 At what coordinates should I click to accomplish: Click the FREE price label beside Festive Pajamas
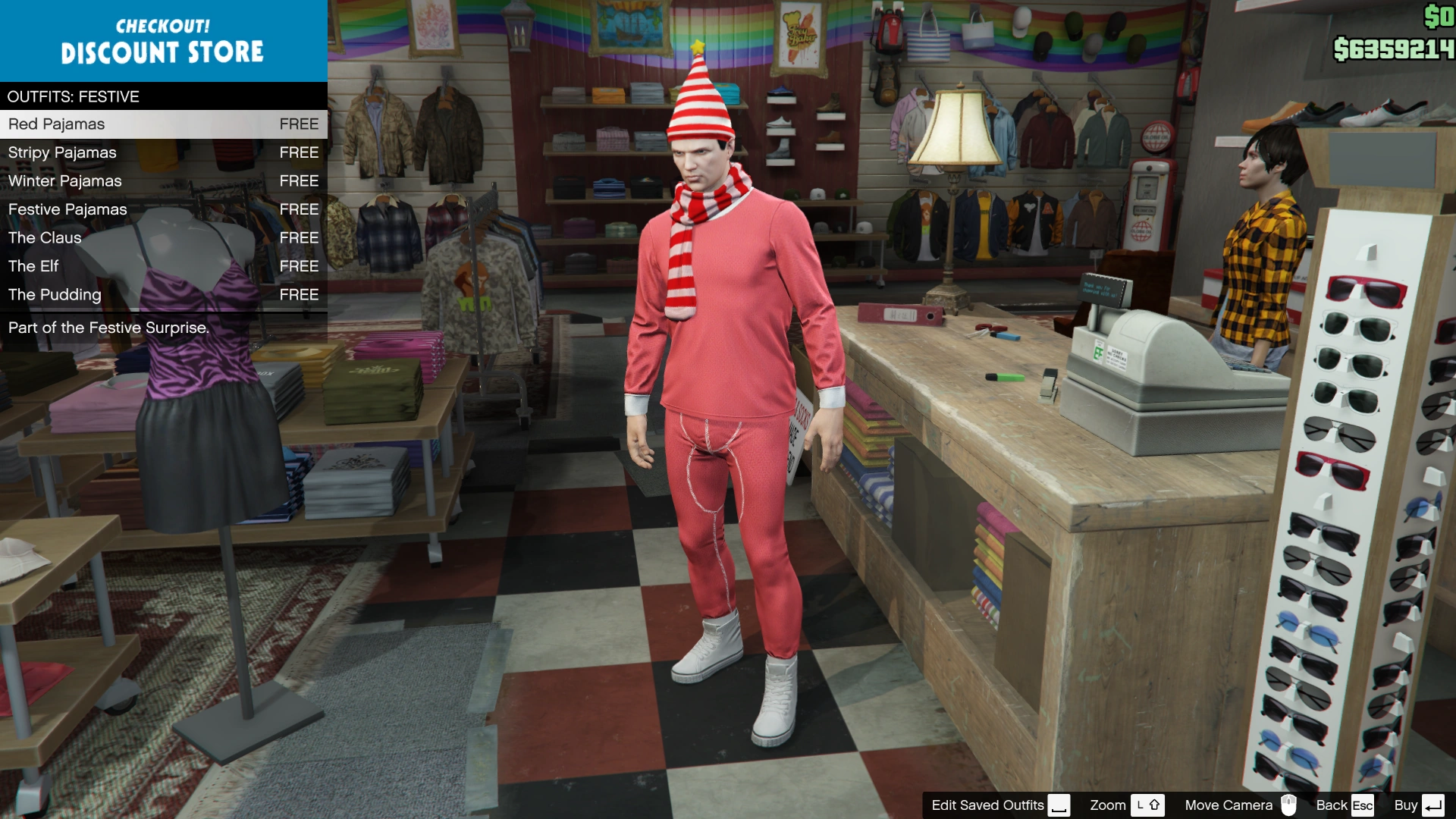coord(299,209)
